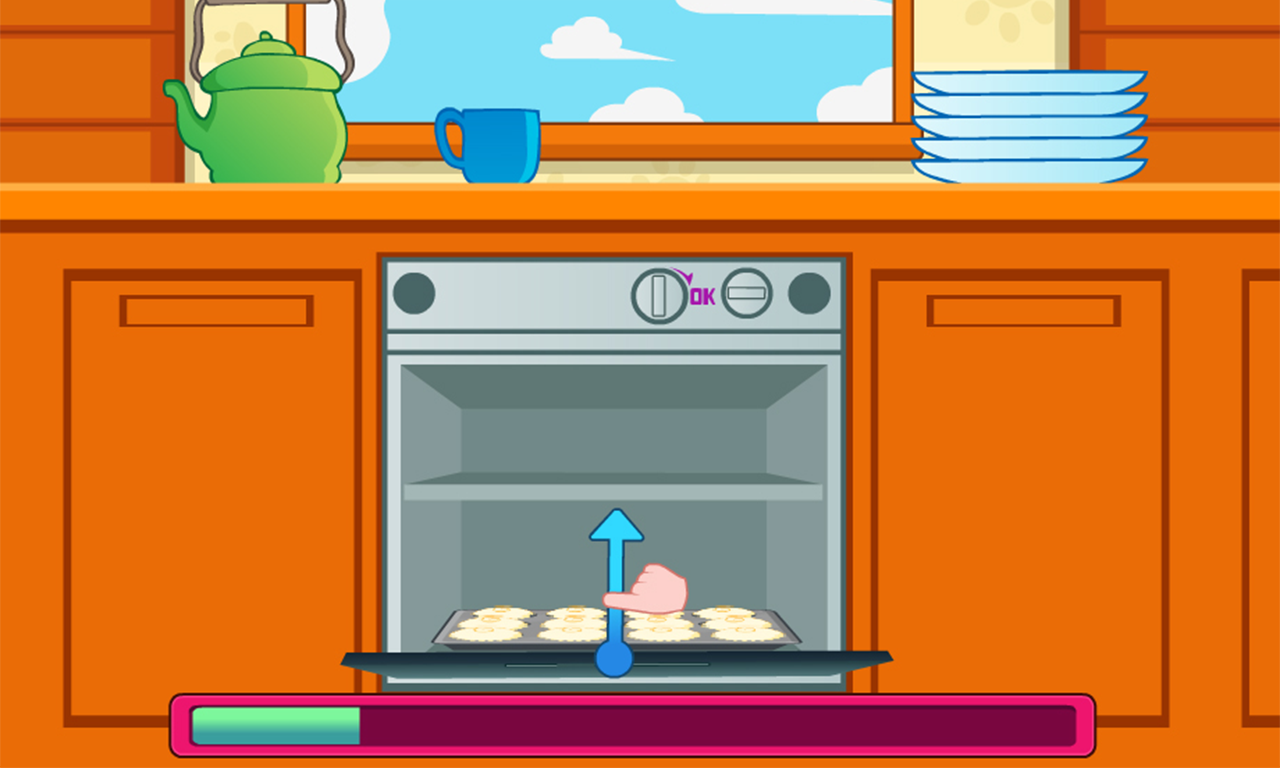Turn the horizontal oven dial

[x=745, y=293]
